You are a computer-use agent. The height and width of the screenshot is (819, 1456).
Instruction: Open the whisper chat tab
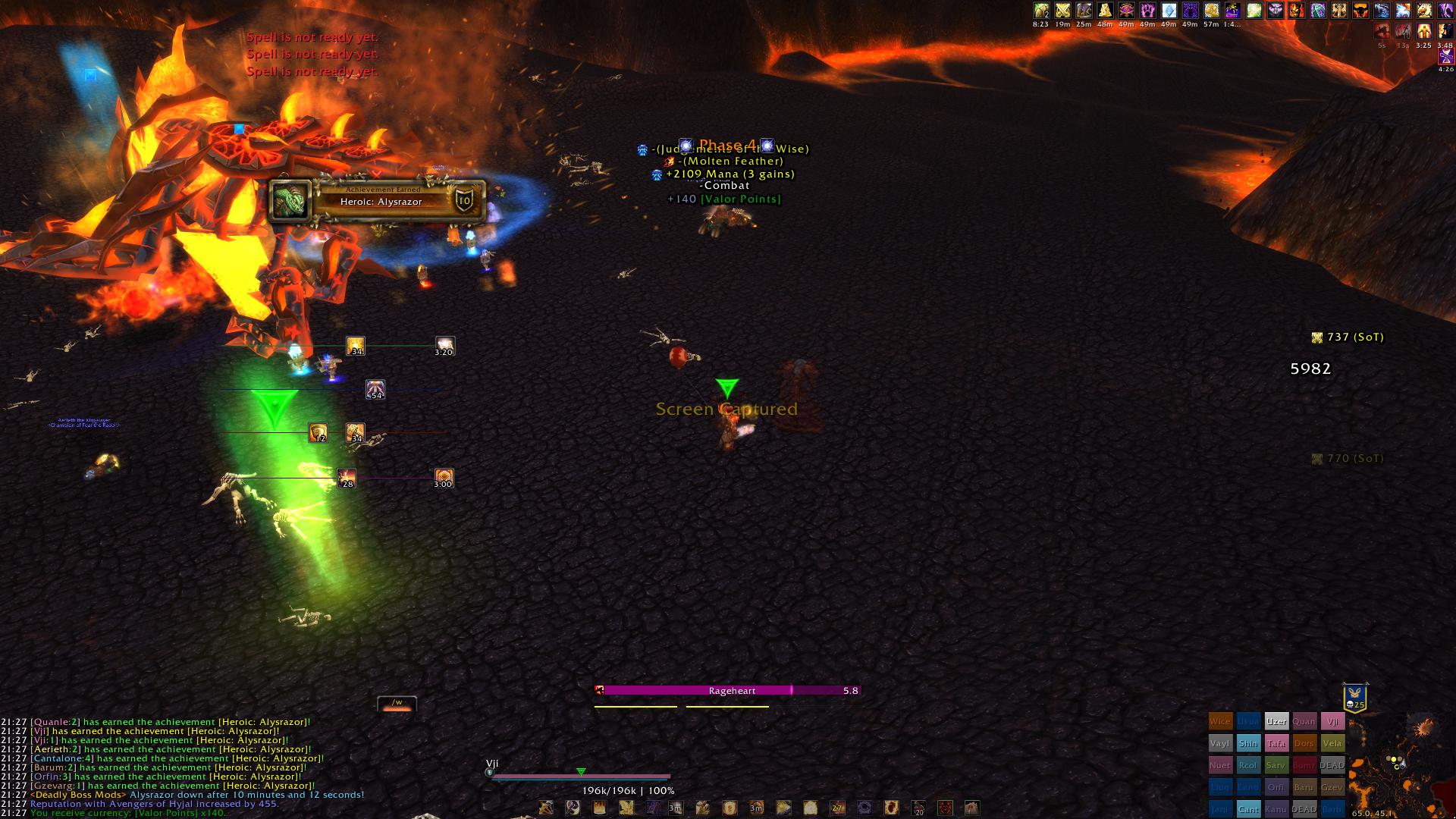(397, 703)
